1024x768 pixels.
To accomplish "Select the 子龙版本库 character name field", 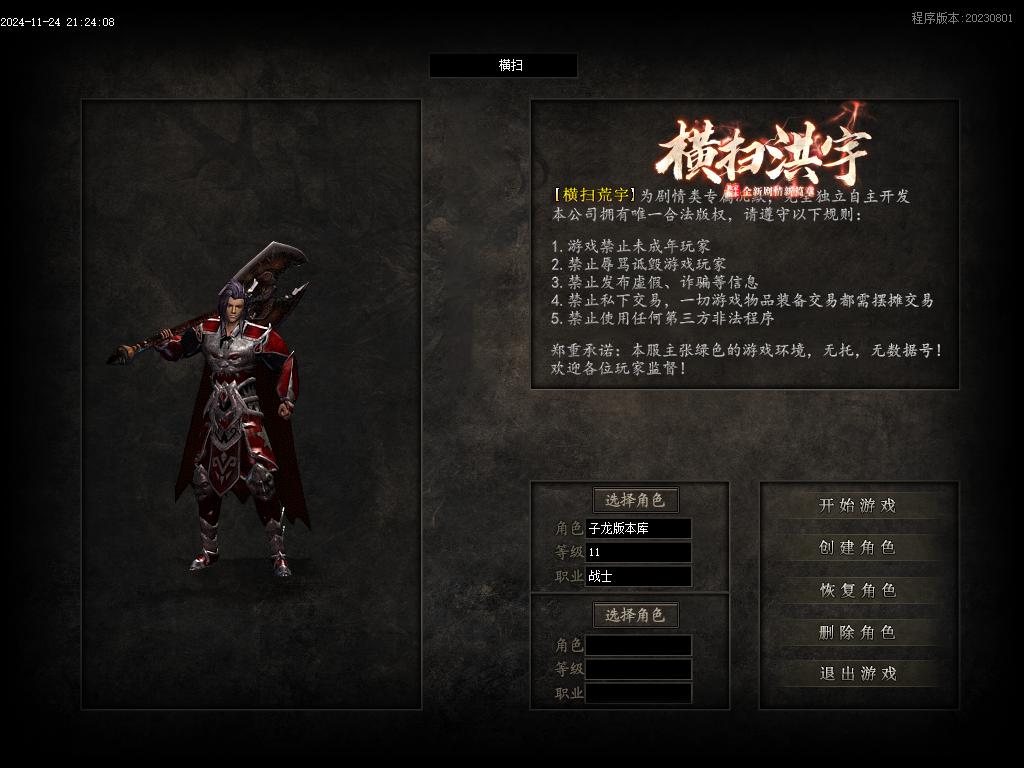I will click(x=638, y=528).
